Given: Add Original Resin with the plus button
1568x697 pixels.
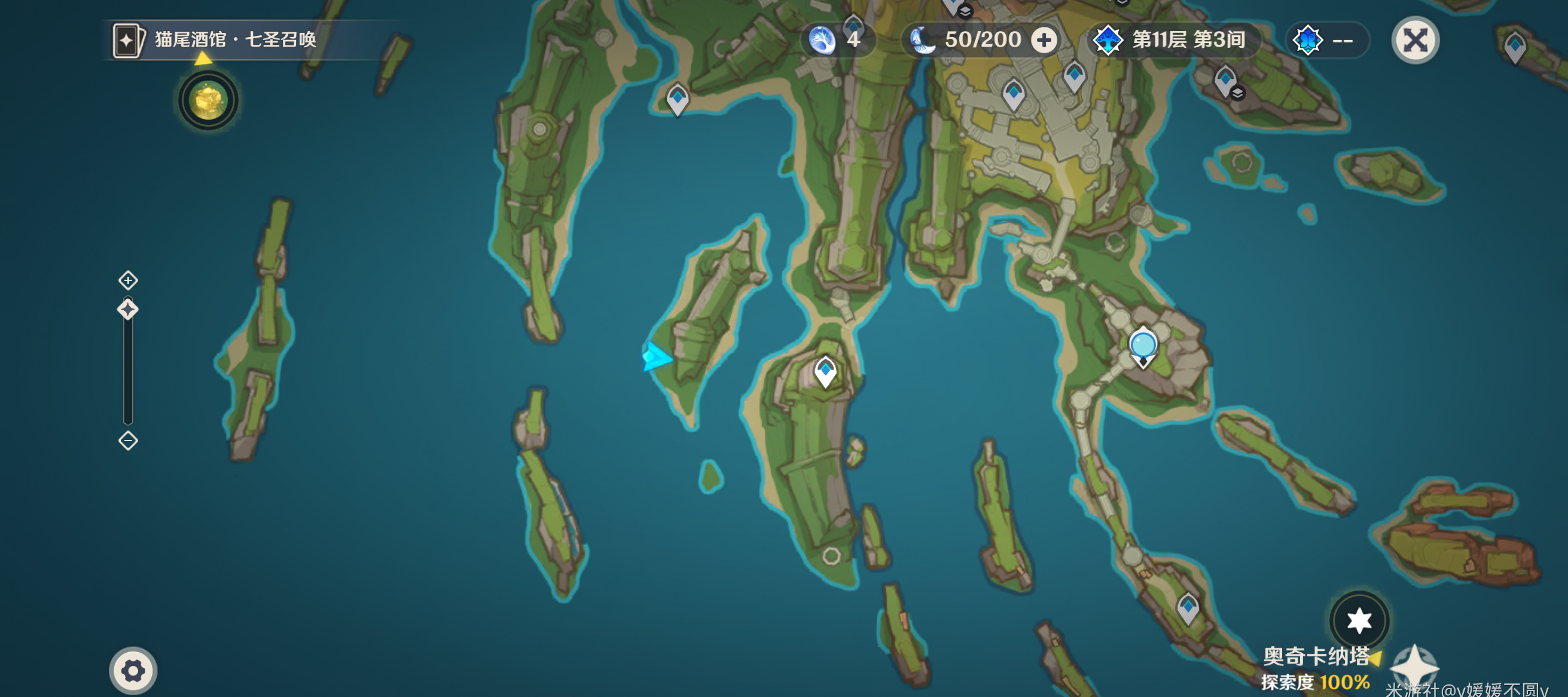Looking at the screenshot, I should (1044, 41).
